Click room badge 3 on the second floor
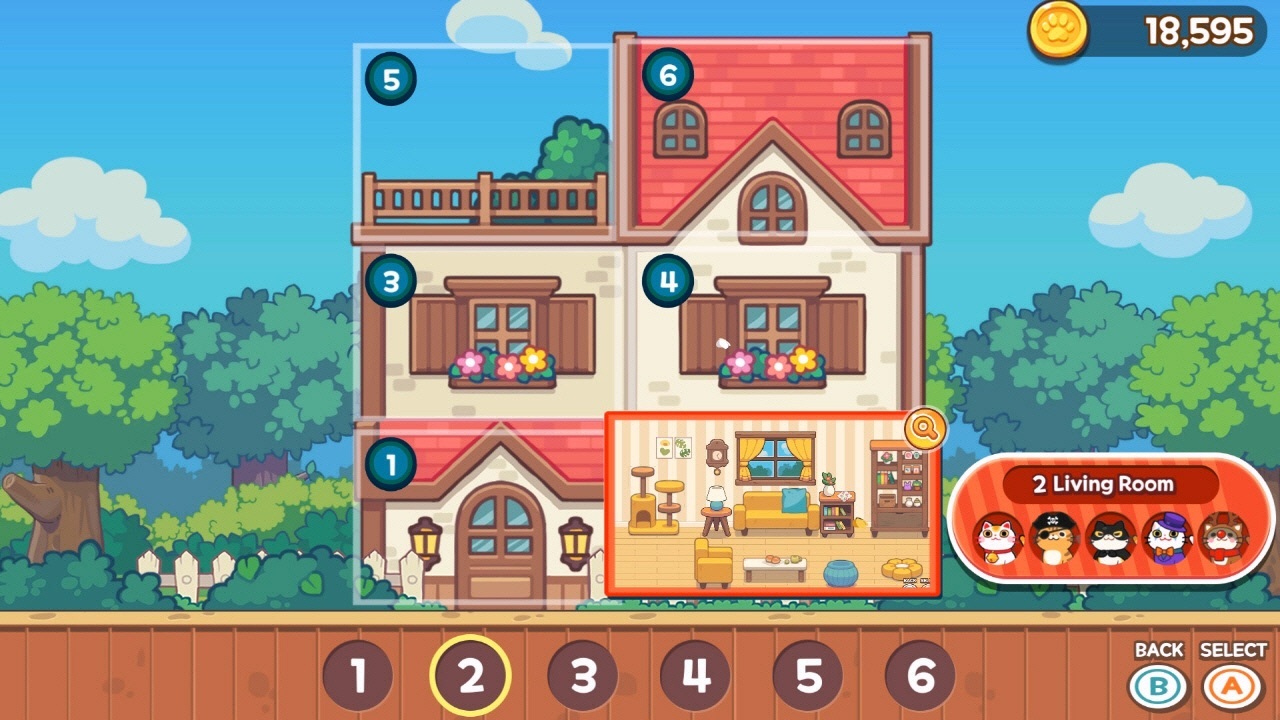The image size is (1280, 720). click(390, 281)
